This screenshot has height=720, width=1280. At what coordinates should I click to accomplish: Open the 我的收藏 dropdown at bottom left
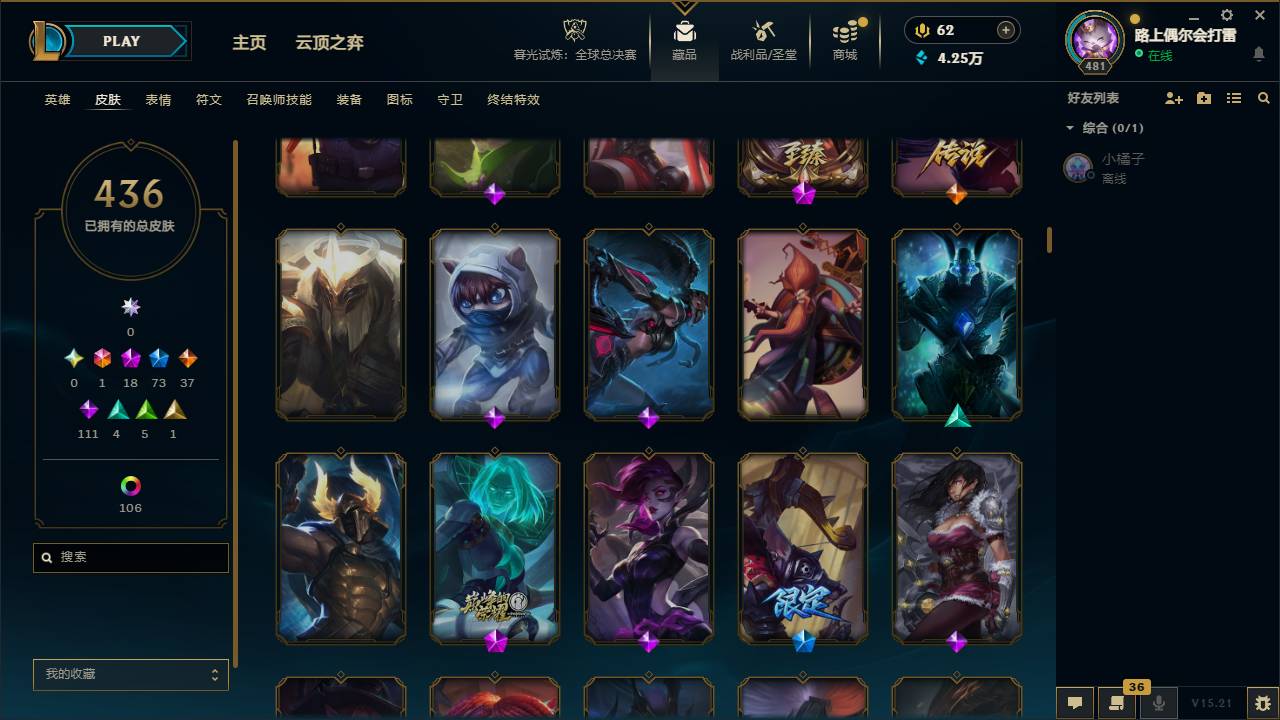(130, 675)
